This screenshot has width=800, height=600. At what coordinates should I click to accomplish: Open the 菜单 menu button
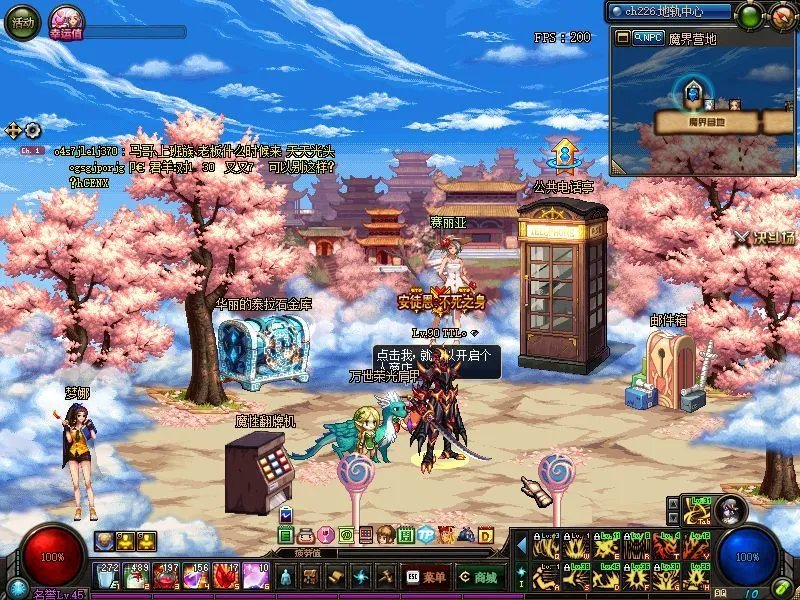click(426, 577)
